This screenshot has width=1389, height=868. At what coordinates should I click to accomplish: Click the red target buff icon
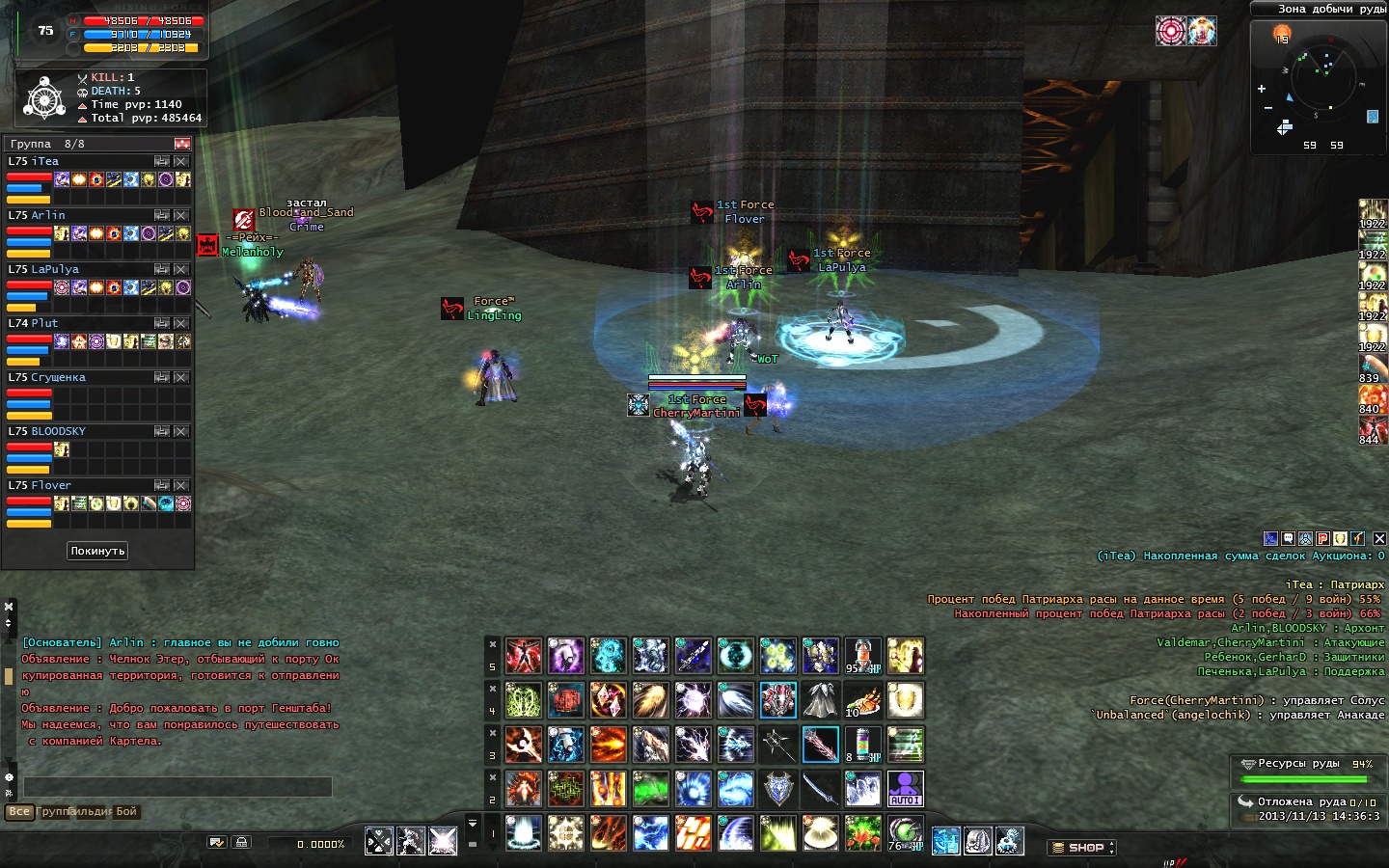pos(1171,31)
